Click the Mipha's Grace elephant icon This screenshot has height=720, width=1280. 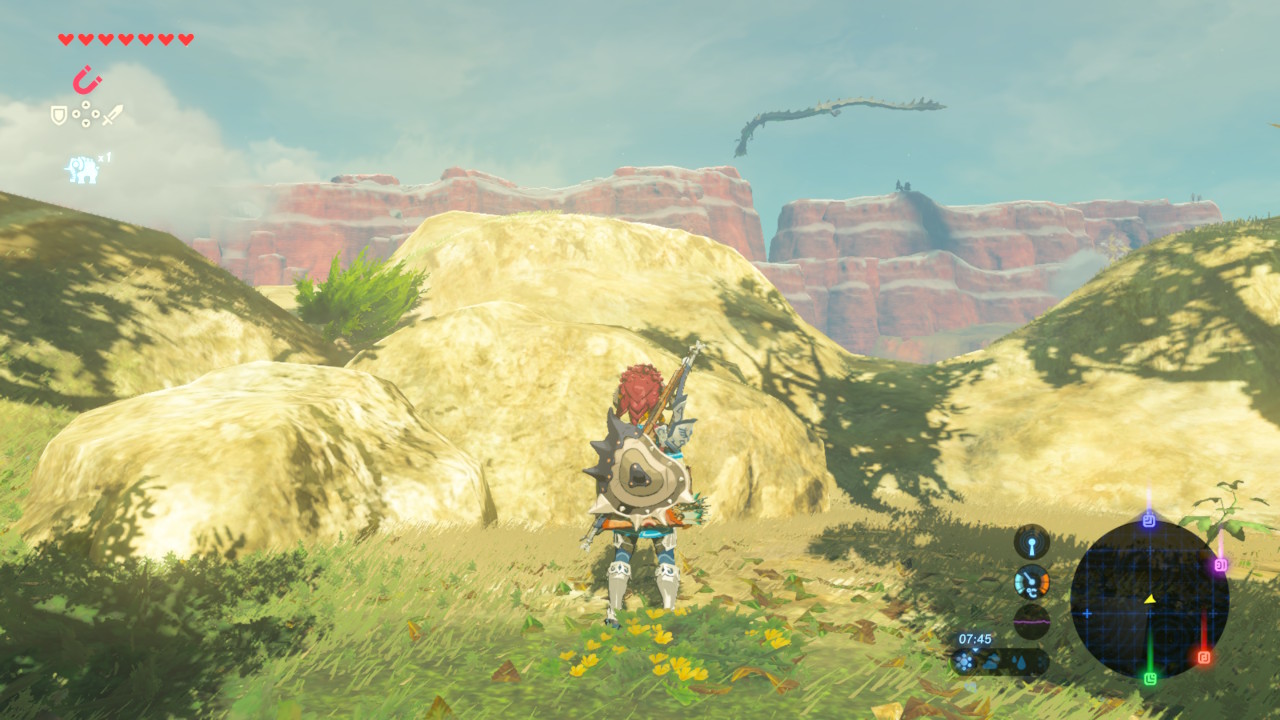82,169
